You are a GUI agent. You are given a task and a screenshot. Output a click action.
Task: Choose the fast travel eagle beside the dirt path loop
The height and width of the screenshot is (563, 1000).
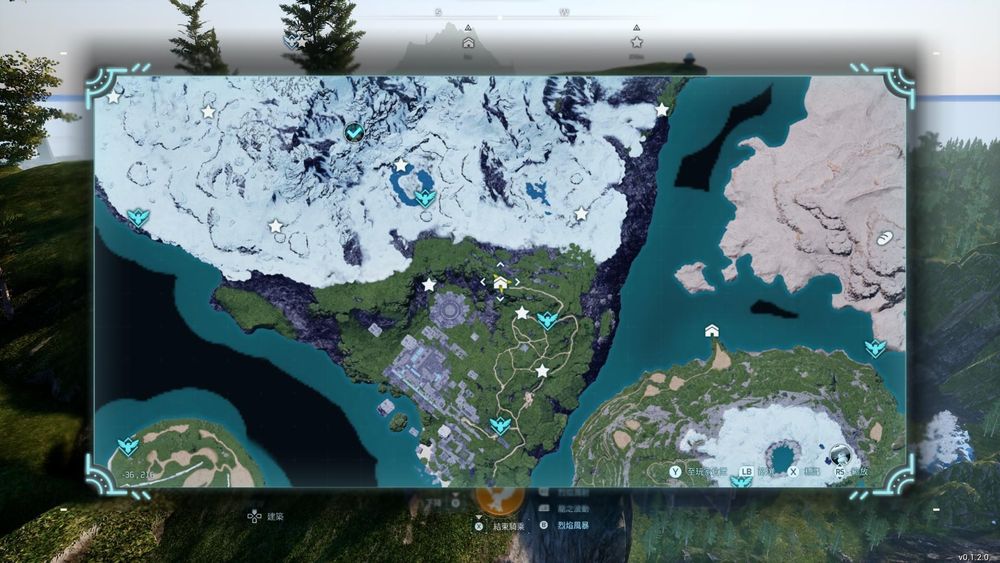click(547, 320)
